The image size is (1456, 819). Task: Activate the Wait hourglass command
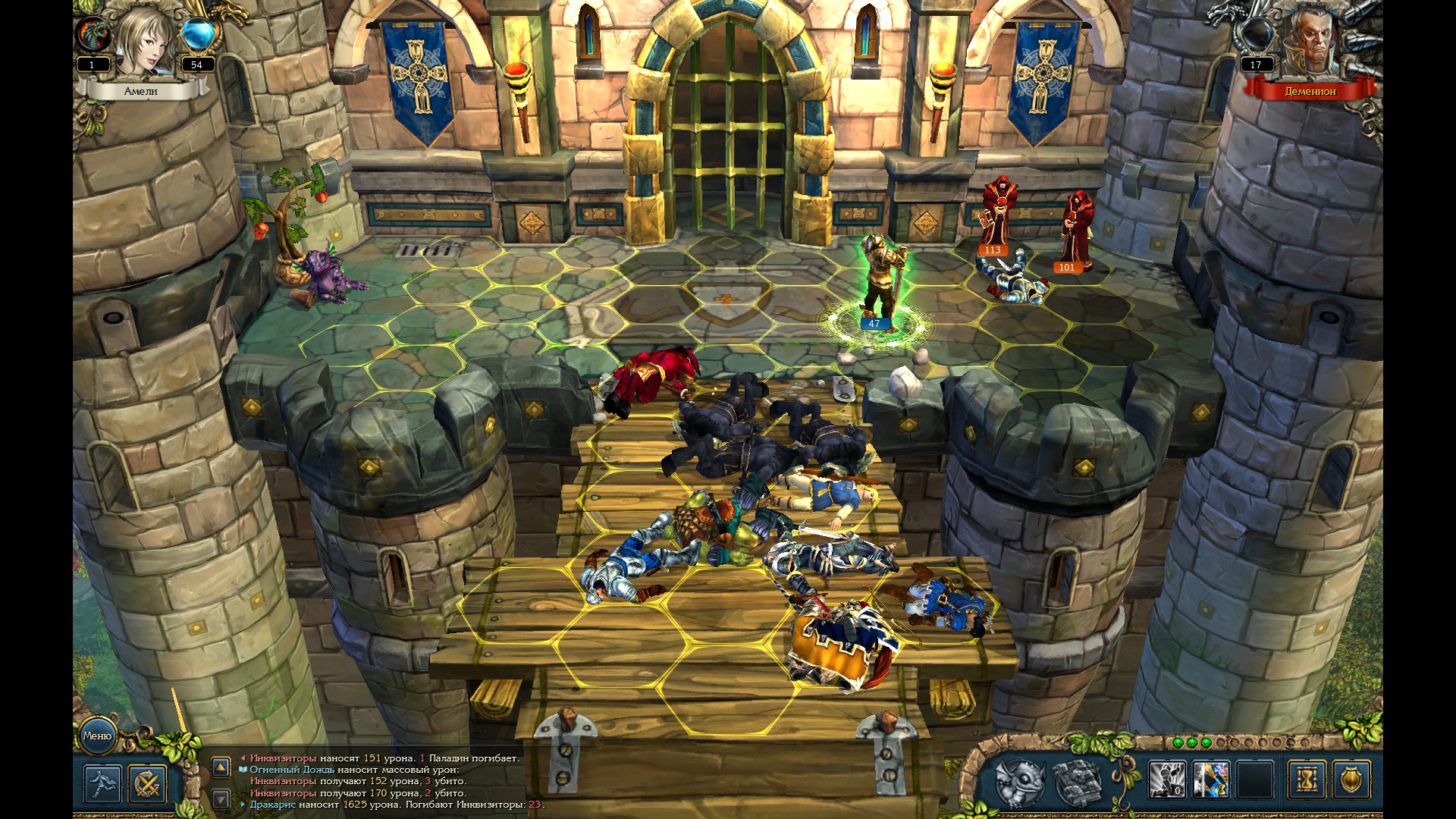click(1307, 779)
